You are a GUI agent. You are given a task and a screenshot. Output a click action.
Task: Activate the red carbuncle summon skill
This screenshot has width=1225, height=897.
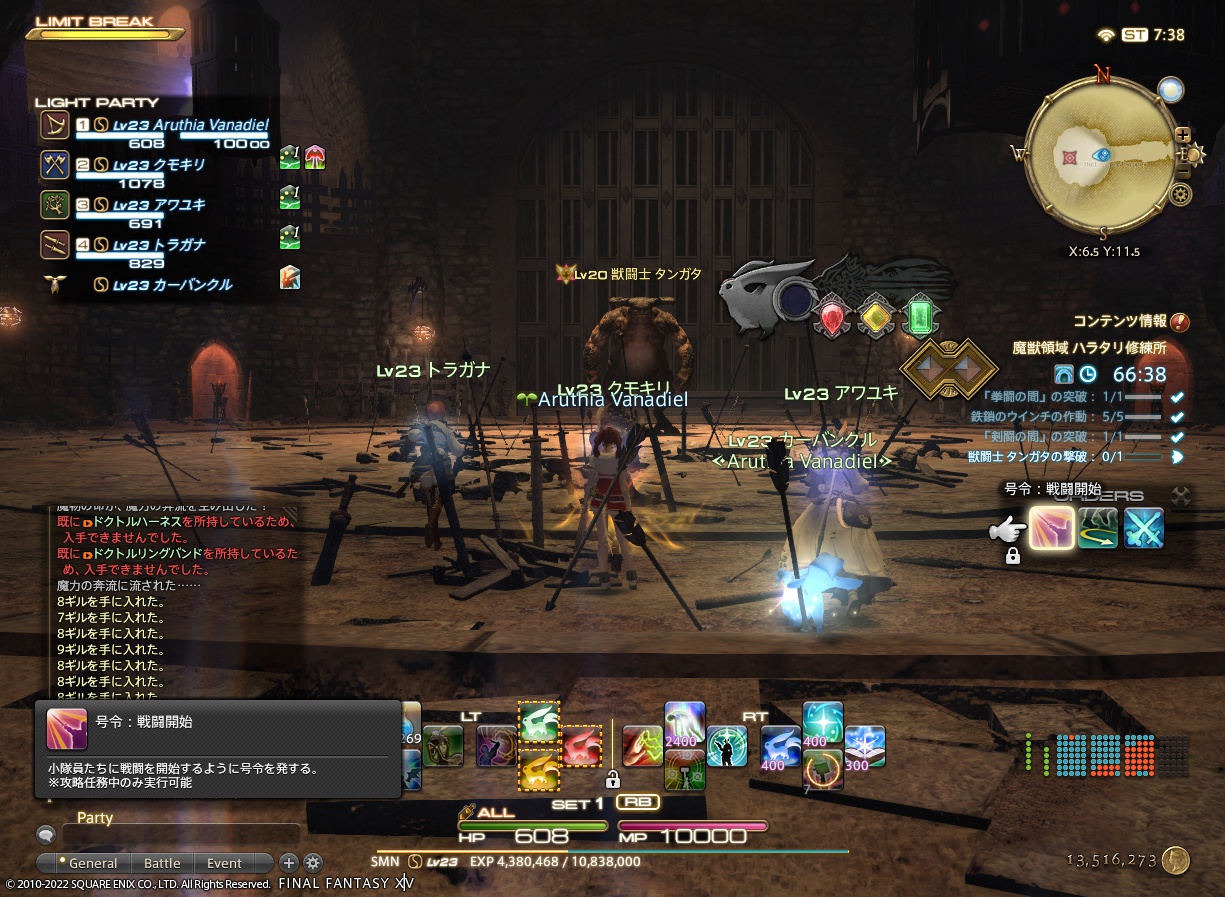tap(582, 747)
